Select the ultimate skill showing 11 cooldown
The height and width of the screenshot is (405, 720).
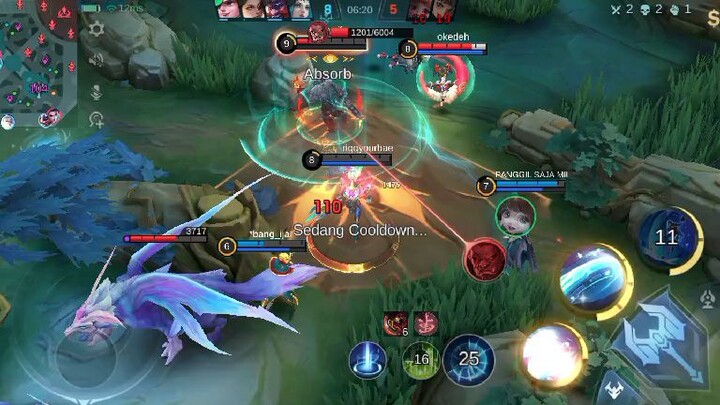(666, 238)
